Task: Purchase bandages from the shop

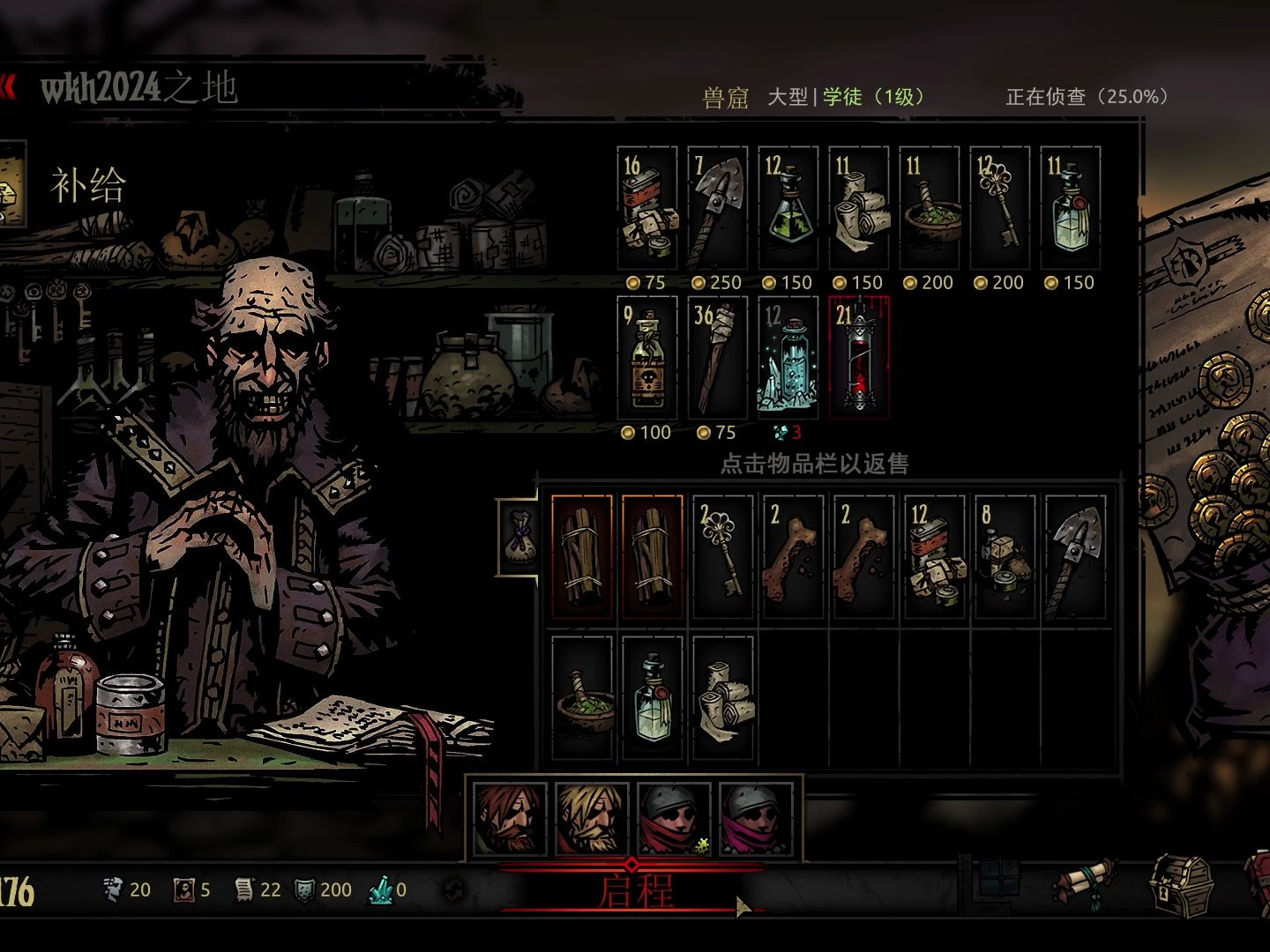Action: click(x=859, y=209)
